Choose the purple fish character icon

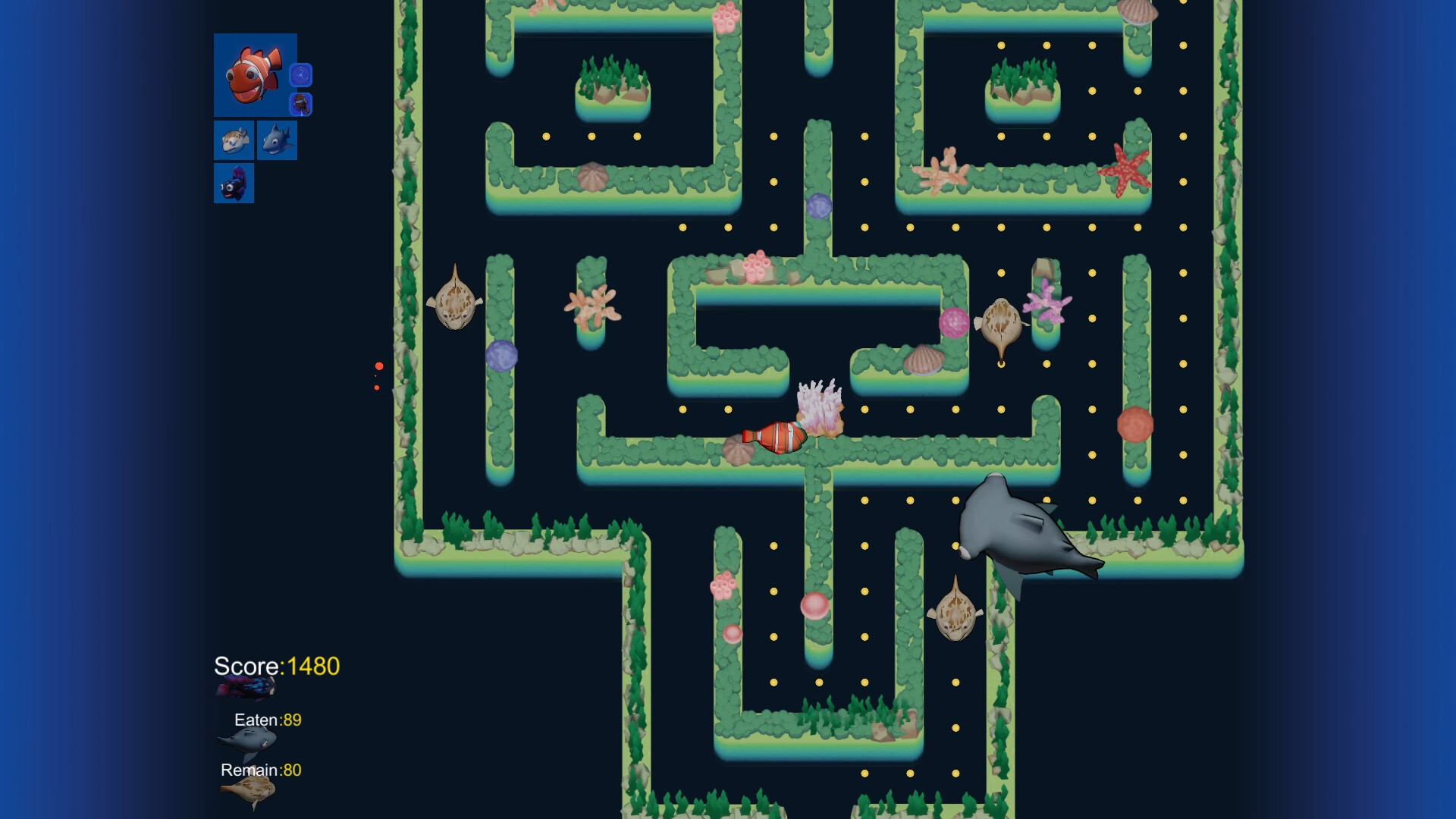click(234, 182)
